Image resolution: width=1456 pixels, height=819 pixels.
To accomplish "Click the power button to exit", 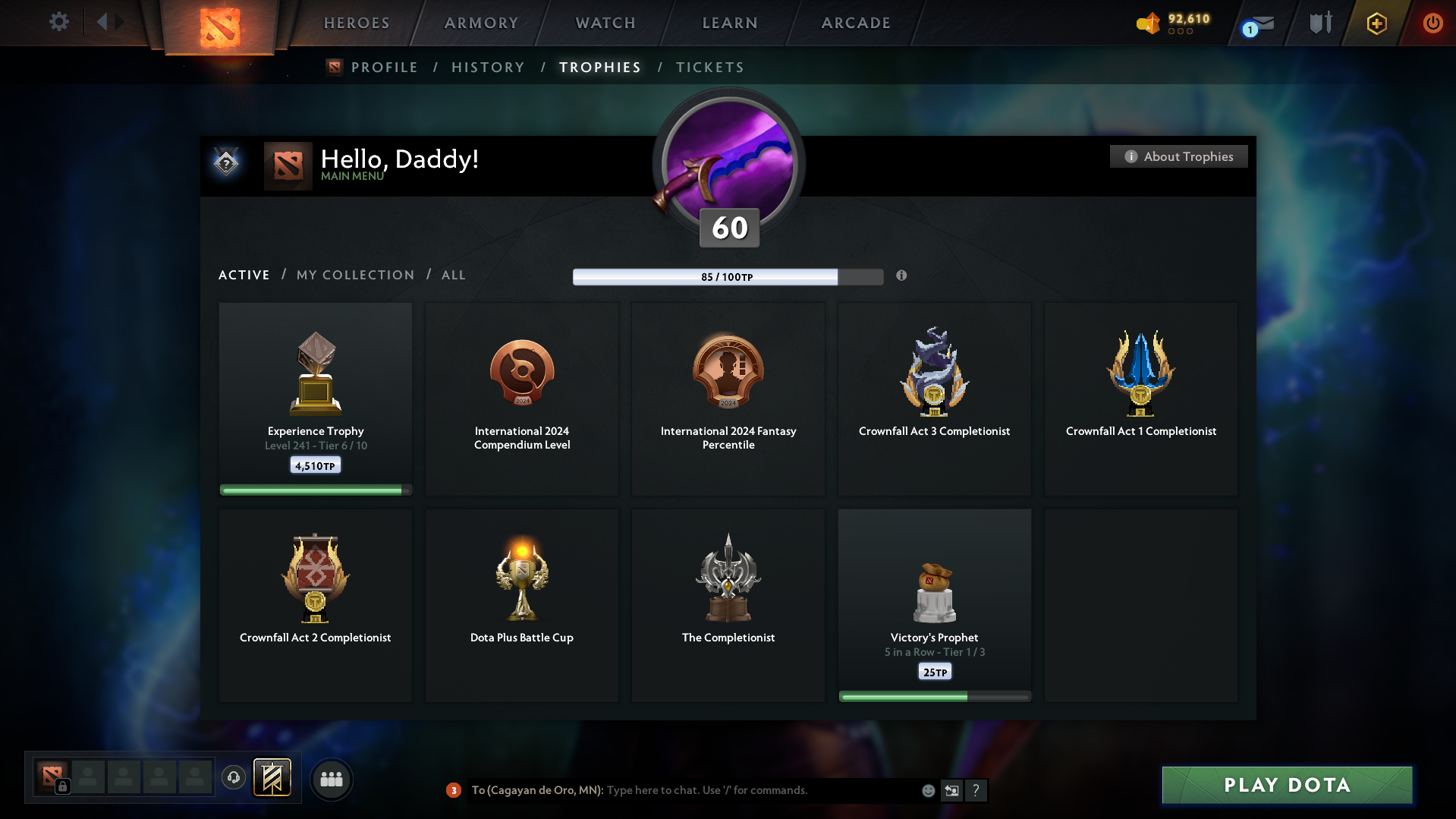I will click(1432, 23).
